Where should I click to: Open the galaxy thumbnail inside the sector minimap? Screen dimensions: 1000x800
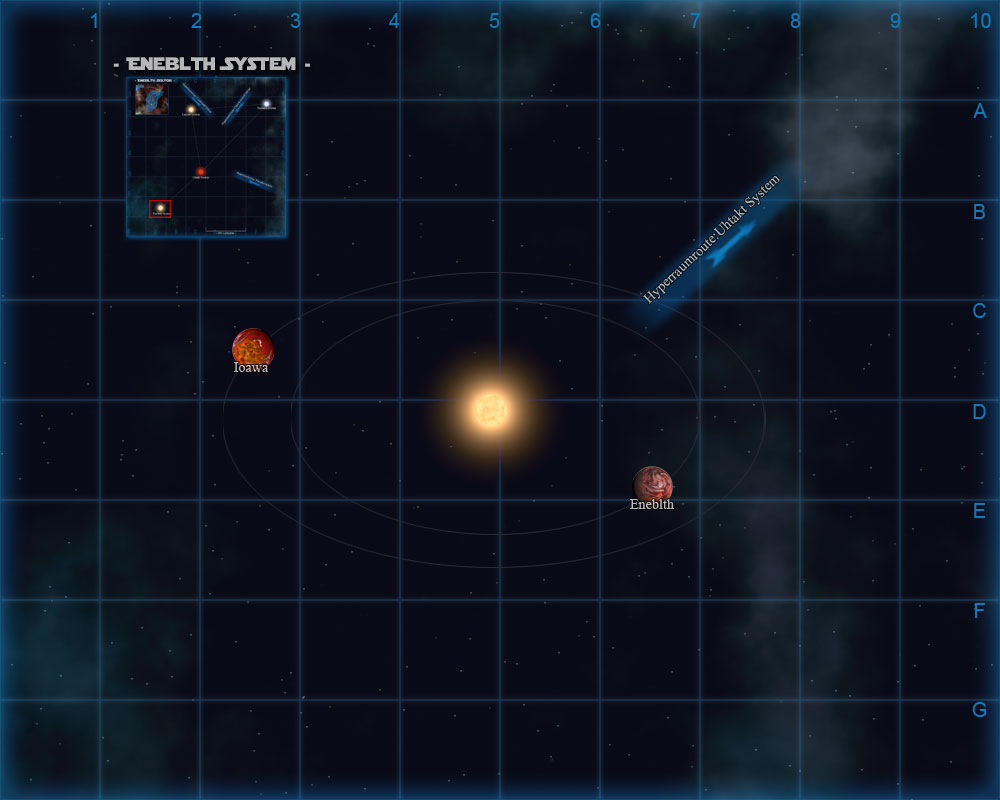click(x=152, y=99)
